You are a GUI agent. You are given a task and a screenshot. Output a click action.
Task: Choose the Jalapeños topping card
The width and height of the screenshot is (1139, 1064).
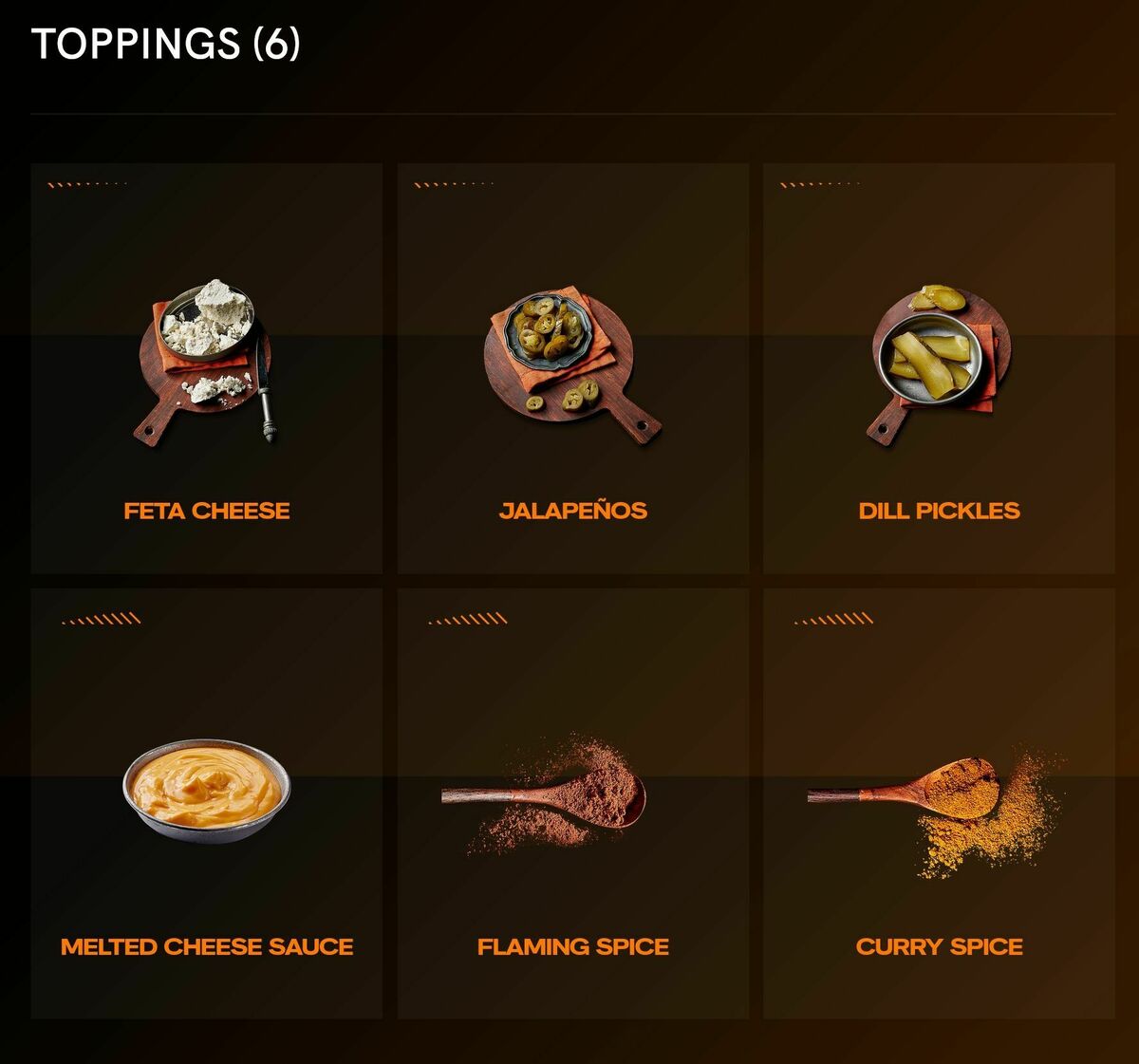point(572,368)
